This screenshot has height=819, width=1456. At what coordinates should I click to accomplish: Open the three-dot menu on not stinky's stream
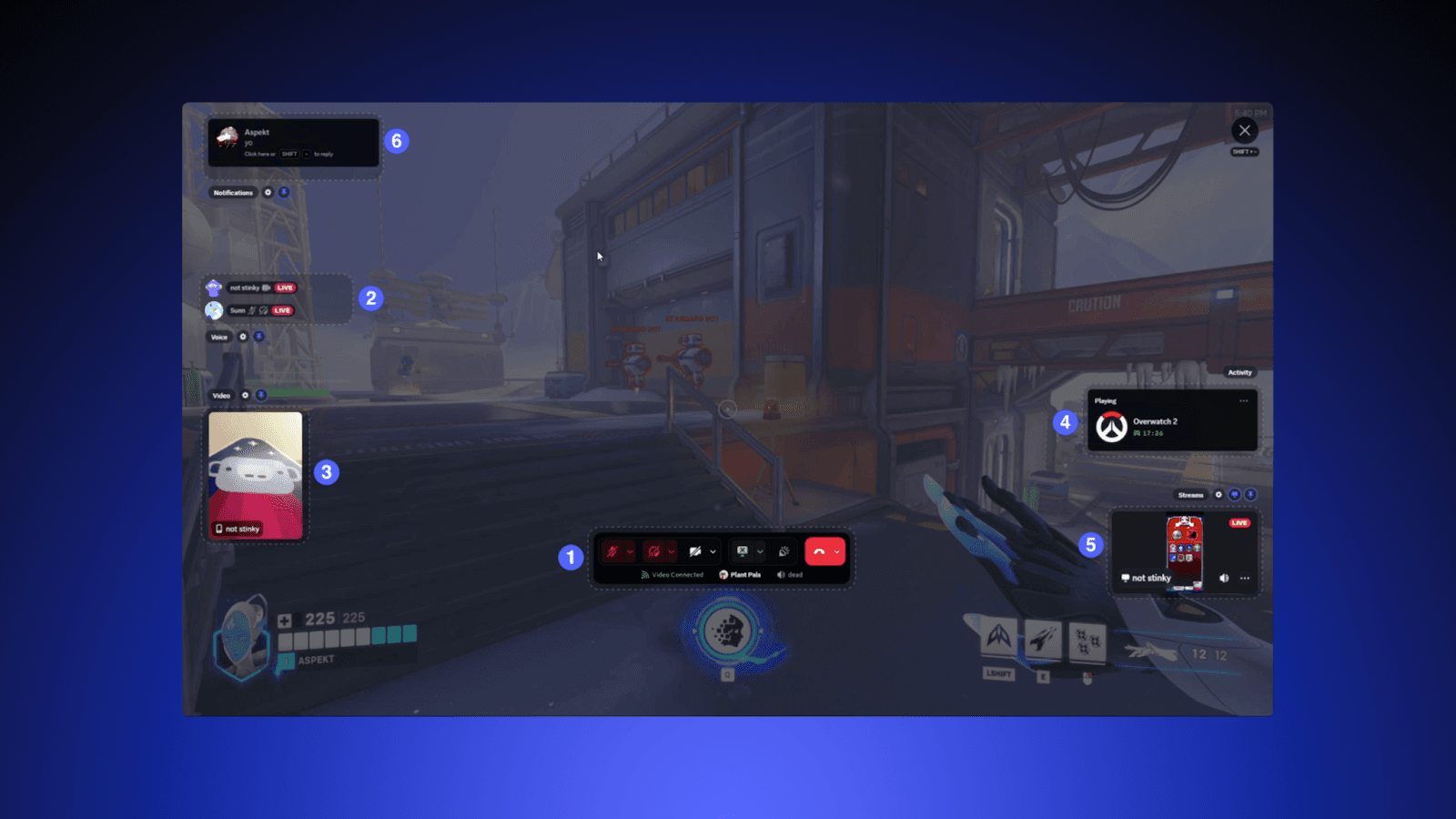pyautogui.click(x=1244, y=578)
